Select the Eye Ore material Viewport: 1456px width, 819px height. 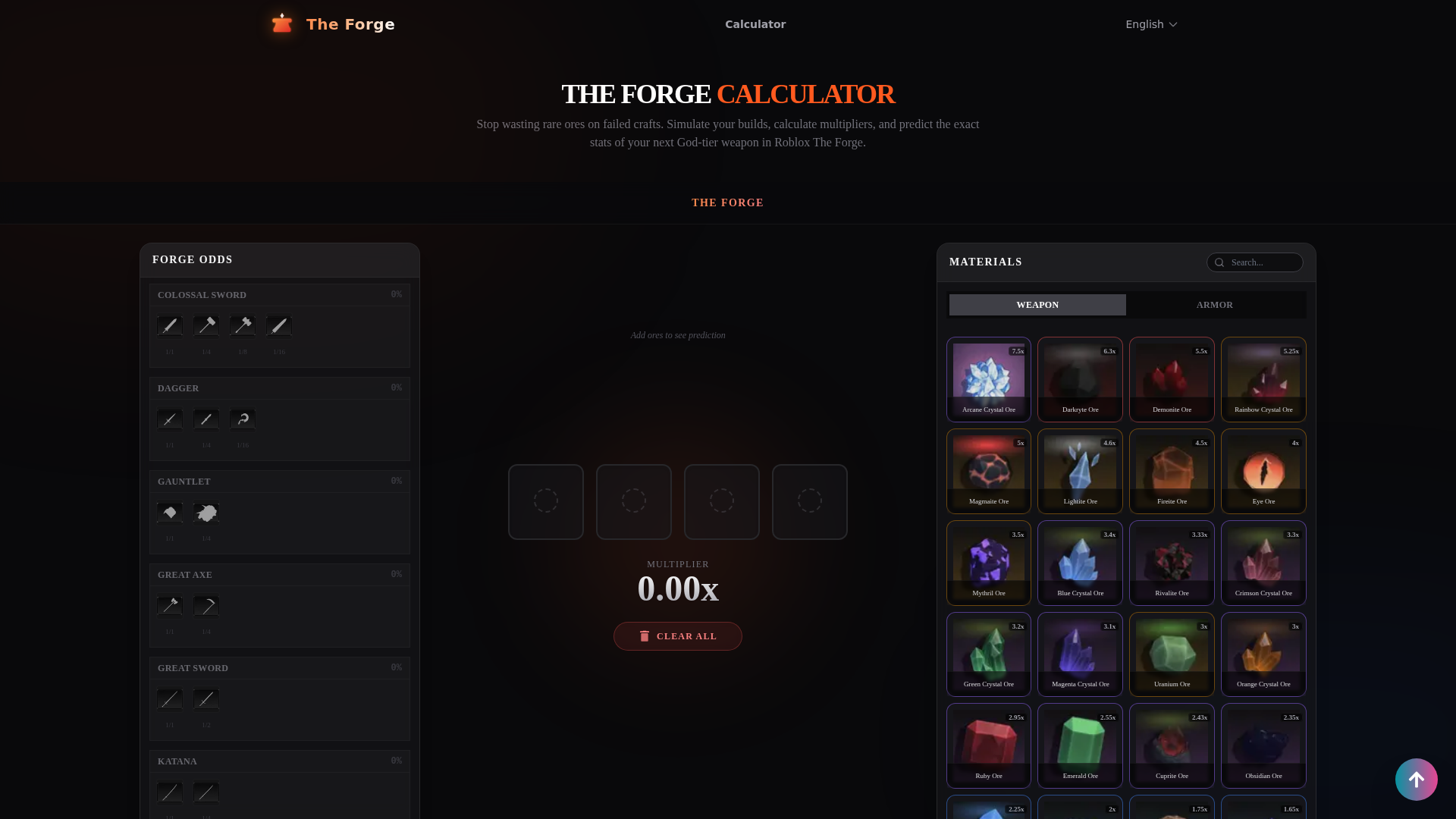tap(1263, 471)
